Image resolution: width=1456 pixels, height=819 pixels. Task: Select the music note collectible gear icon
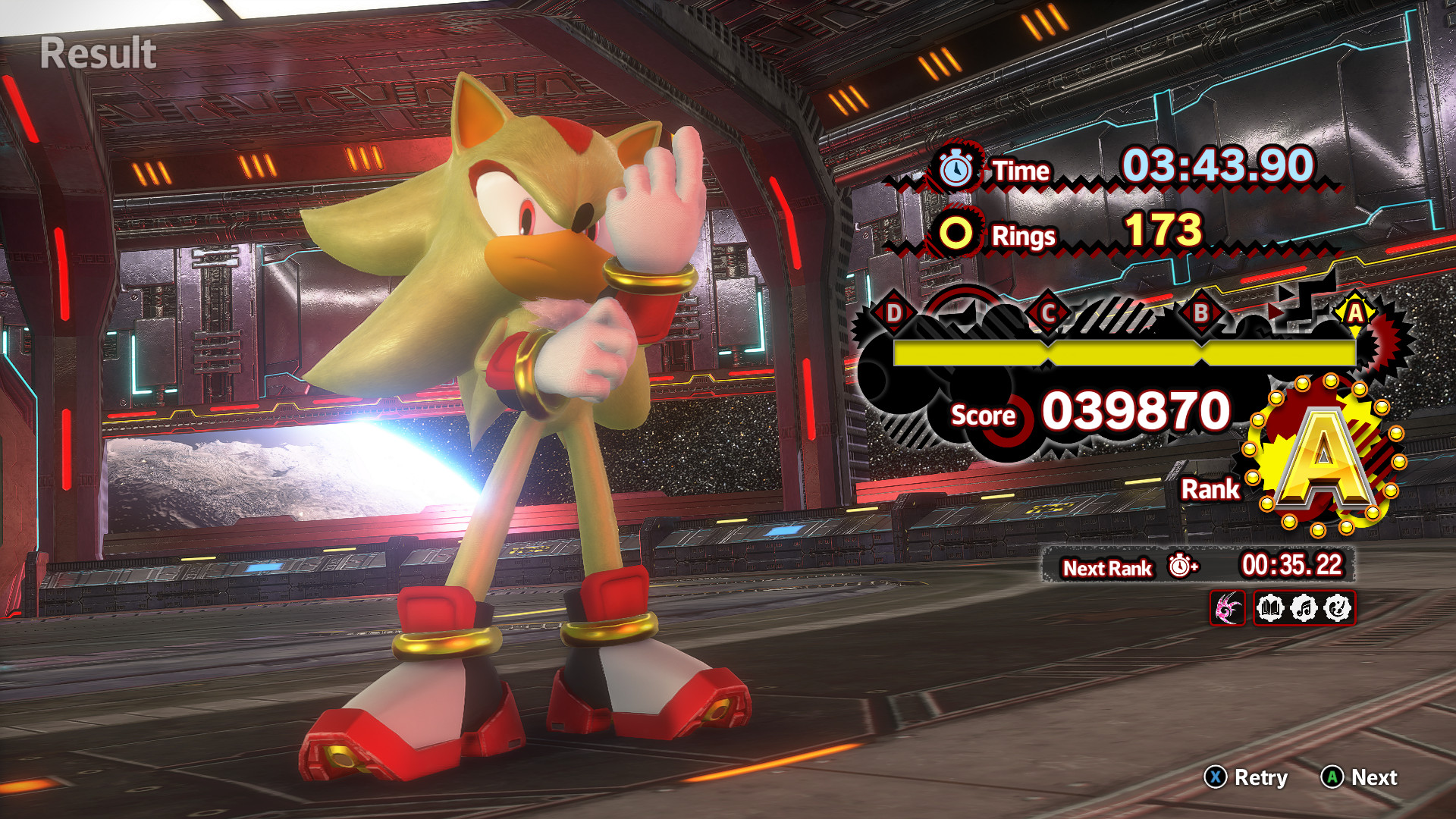[x=1304, y=608]
